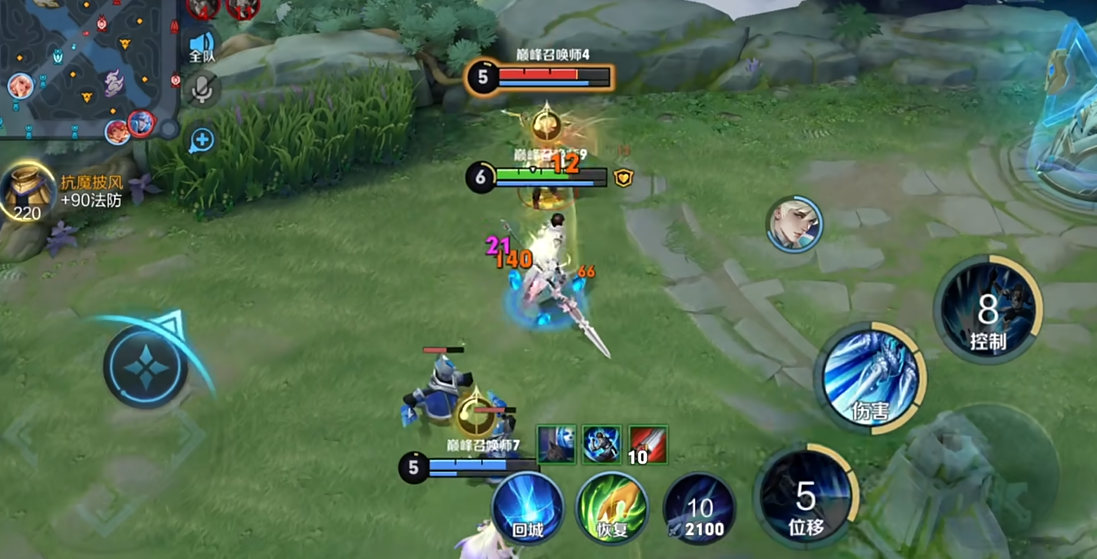Toggle the muted microphone icon

tap(202, 91)
